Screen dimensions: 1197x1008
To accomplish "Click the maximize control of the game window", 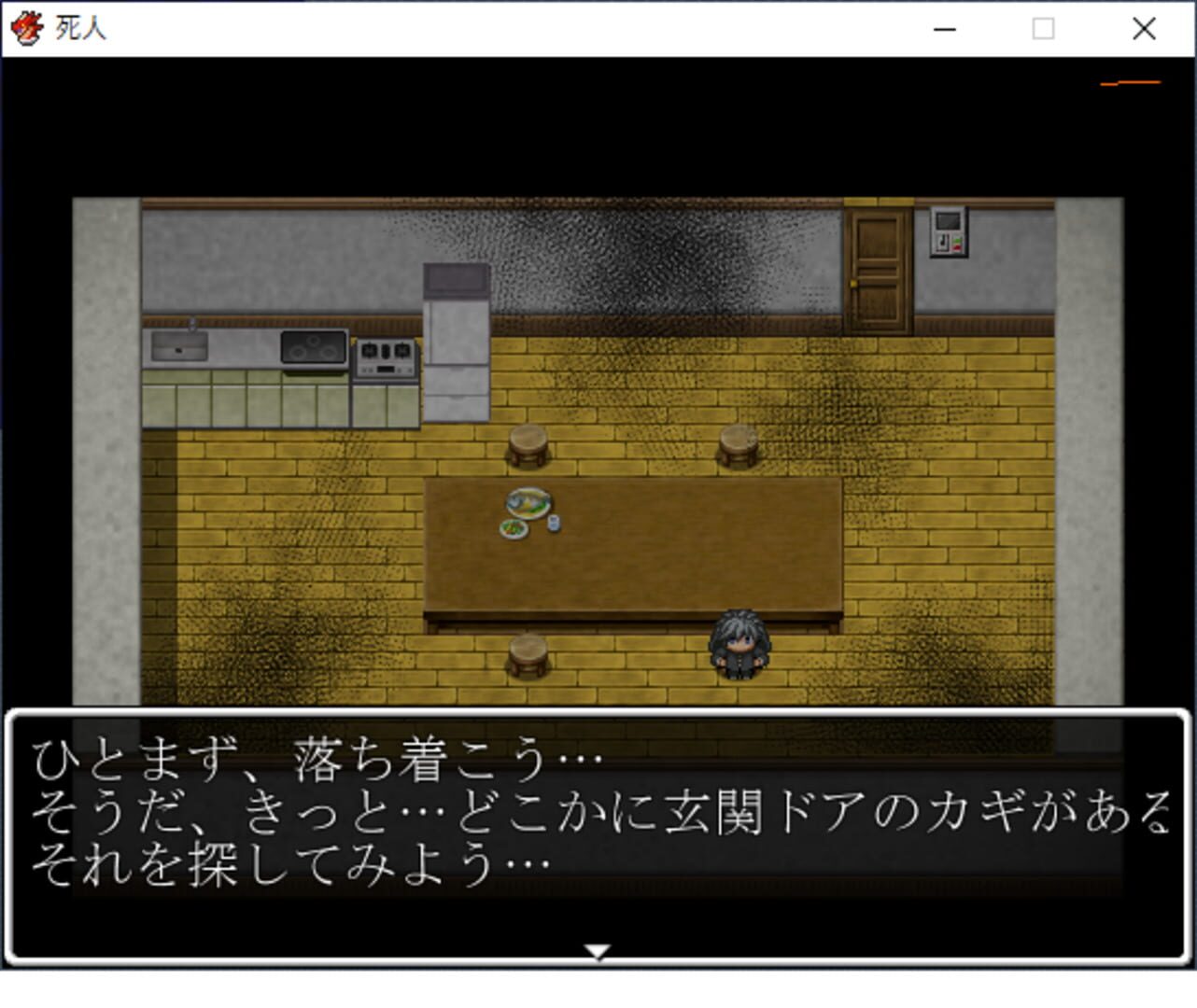I will (1041, 29).
